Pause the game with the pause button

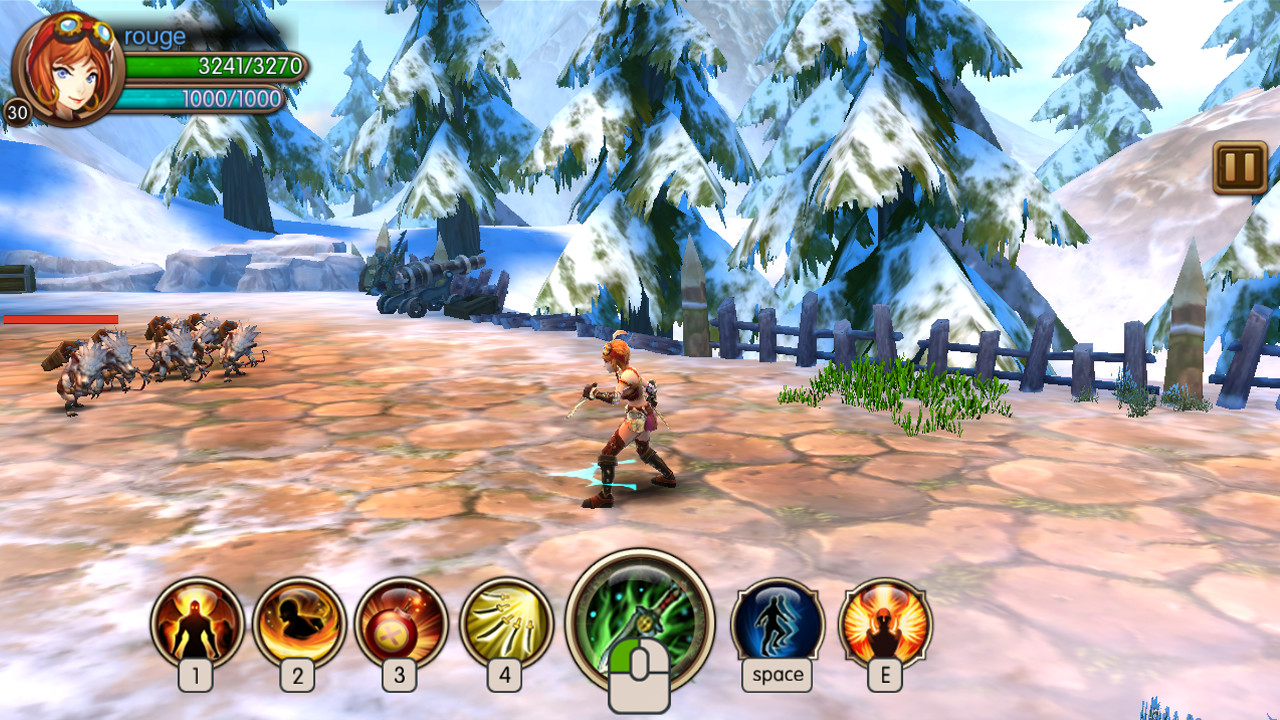[x=1240, y=167]
